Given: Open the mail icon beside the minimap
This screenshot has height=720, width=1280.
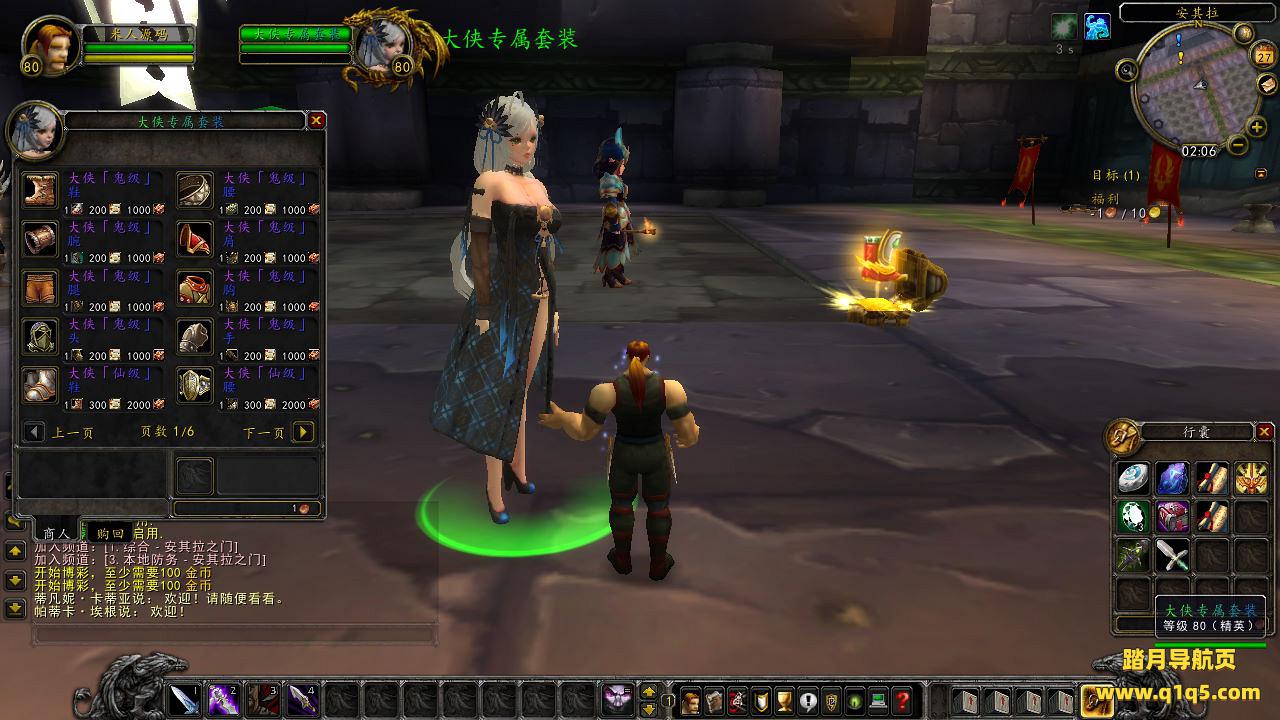Looking at the screenshot, I should click(1267, 84).
